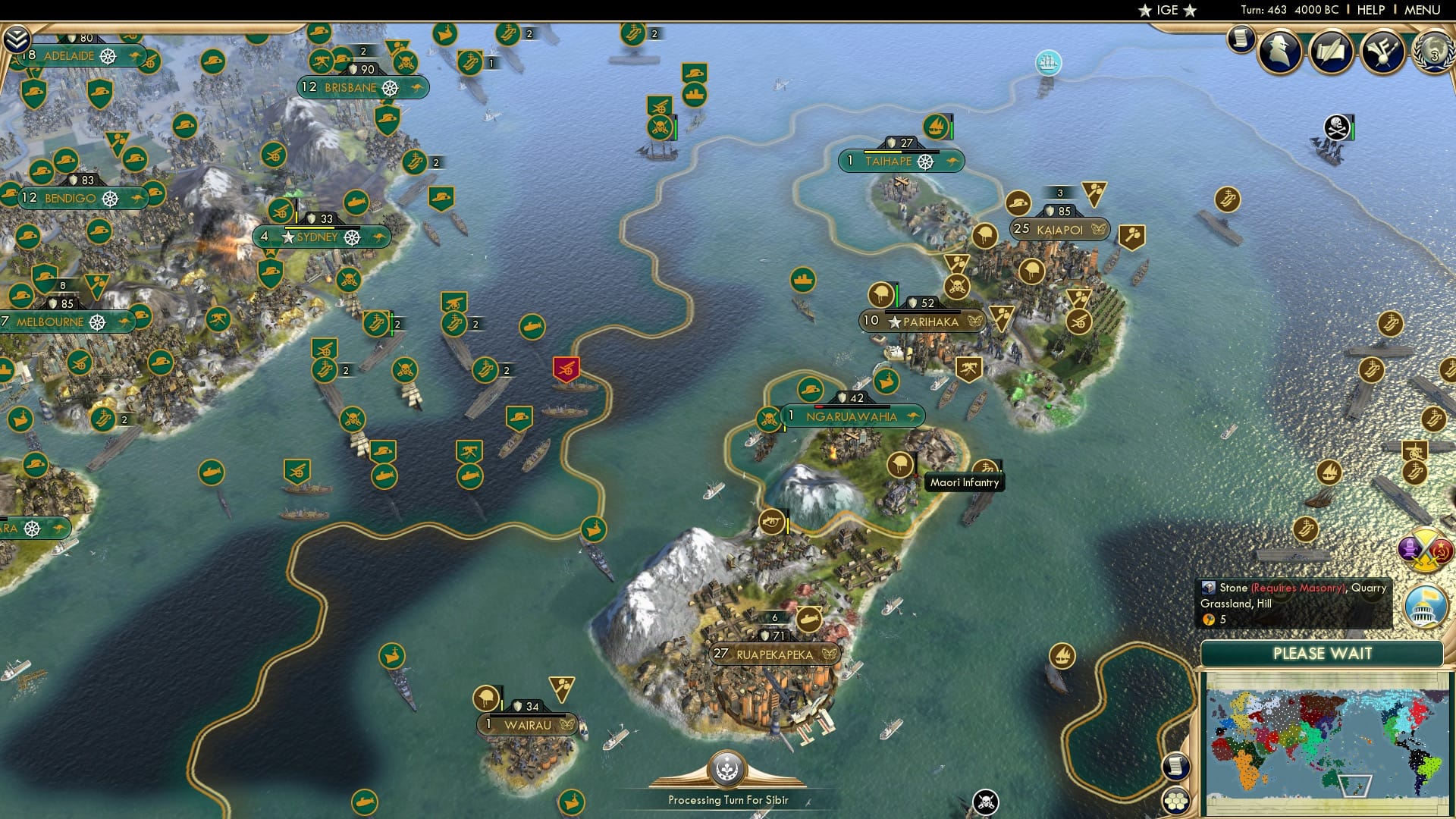
Task: Toggle map options via the scroll beside minimap
Action: (1176, 767)
